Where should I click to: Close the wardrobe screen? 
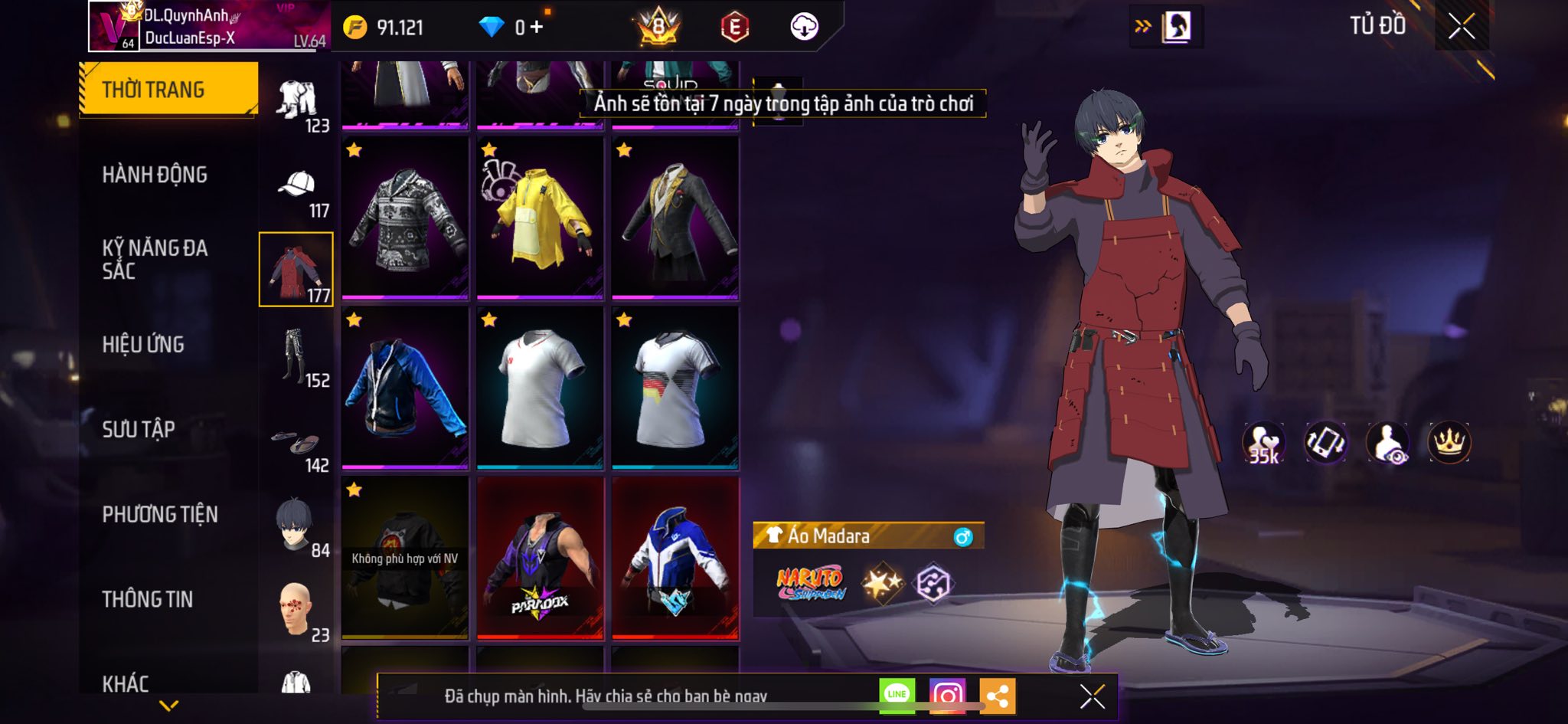click(x=1461, y=27)
